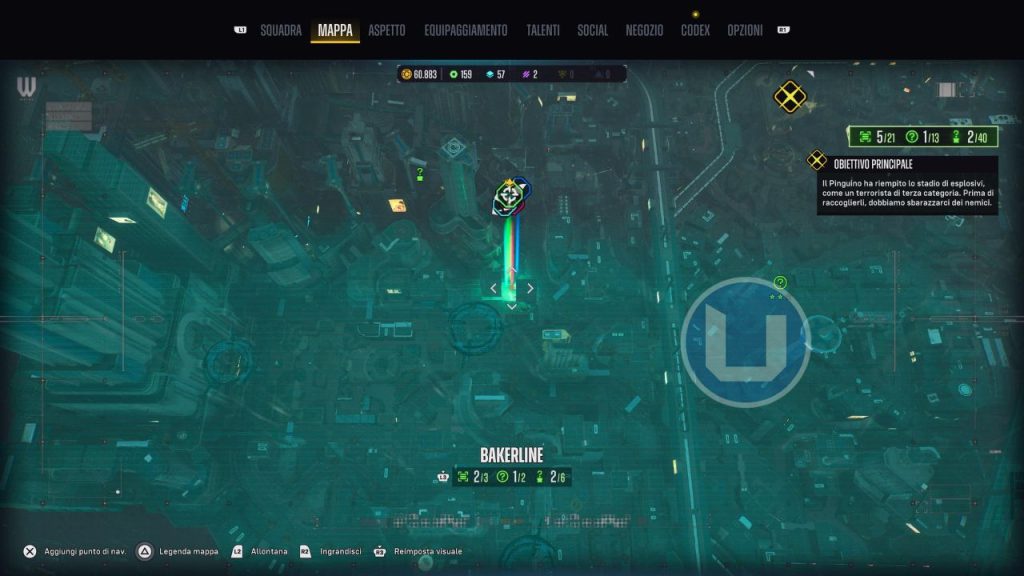View the Codex tab

pyautogui.click(x=695, y=30)
